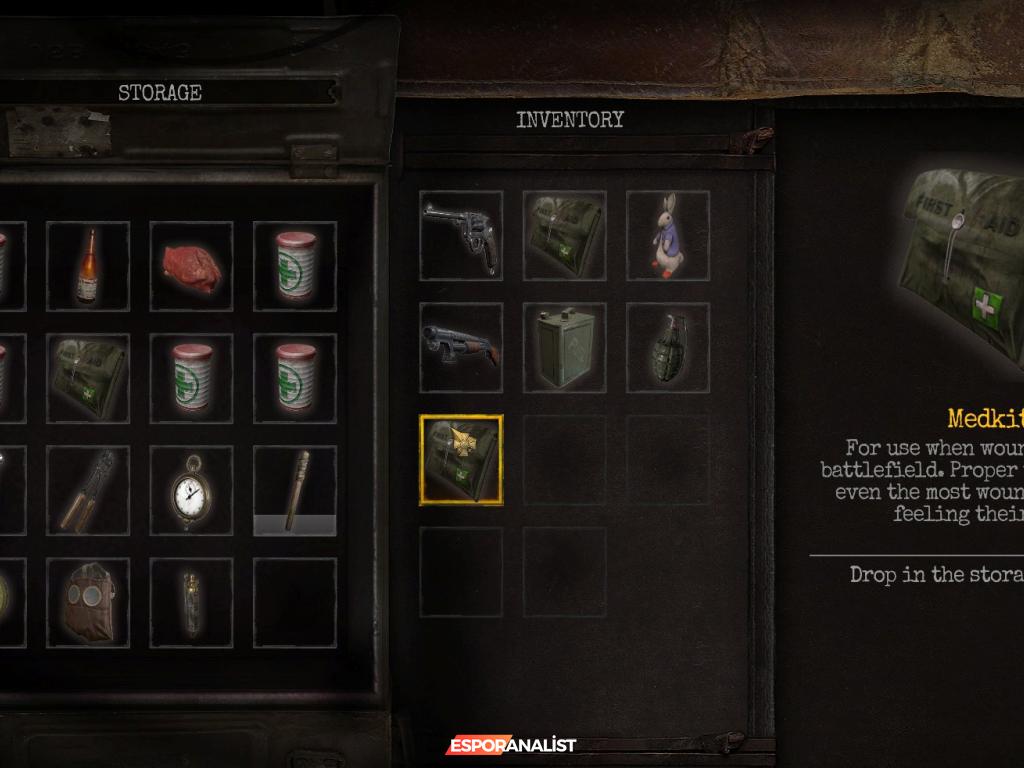The image size is (1024, 768).
Task: Choose the pocket watch in storage
Action: 191,490
